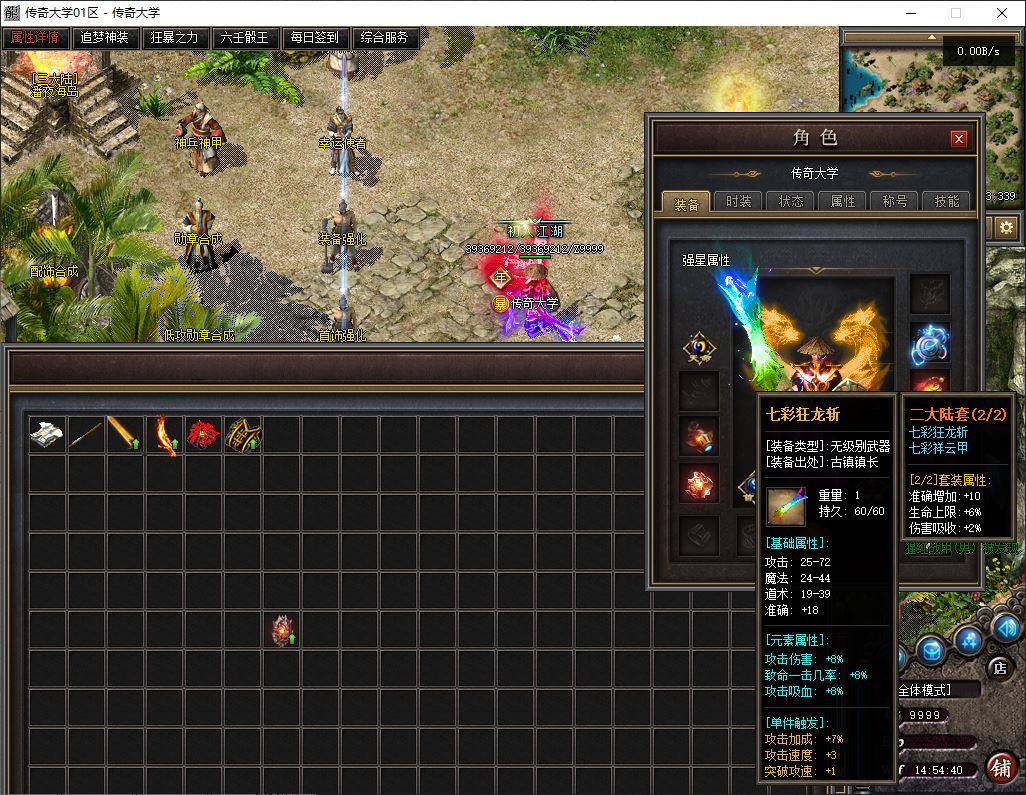
Task: Select the 狂暴之力 button
Action: [x=175, y=38]
